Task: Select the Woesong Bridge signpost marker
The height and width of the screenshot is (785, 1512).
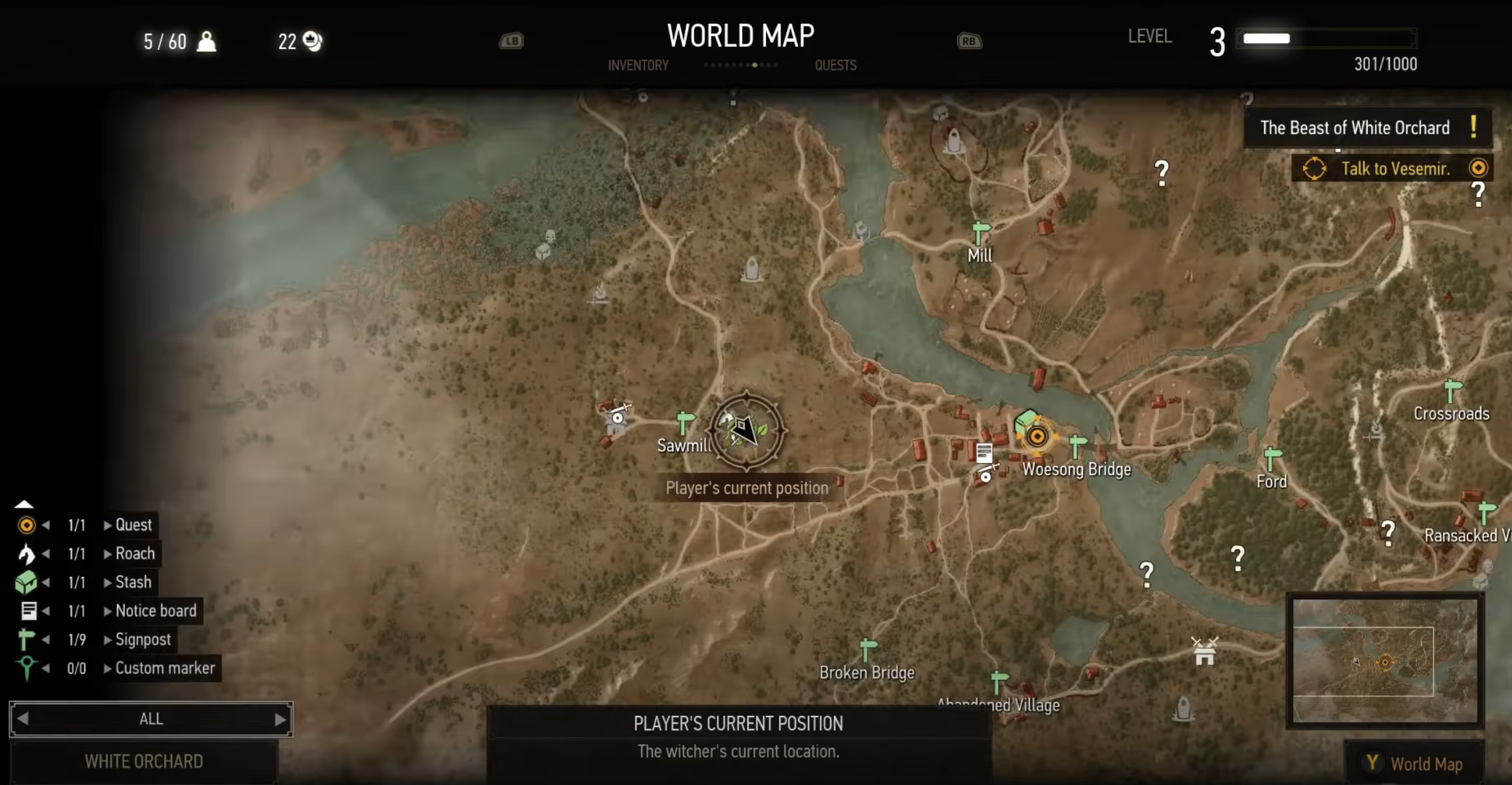Action: point(1077,446)
